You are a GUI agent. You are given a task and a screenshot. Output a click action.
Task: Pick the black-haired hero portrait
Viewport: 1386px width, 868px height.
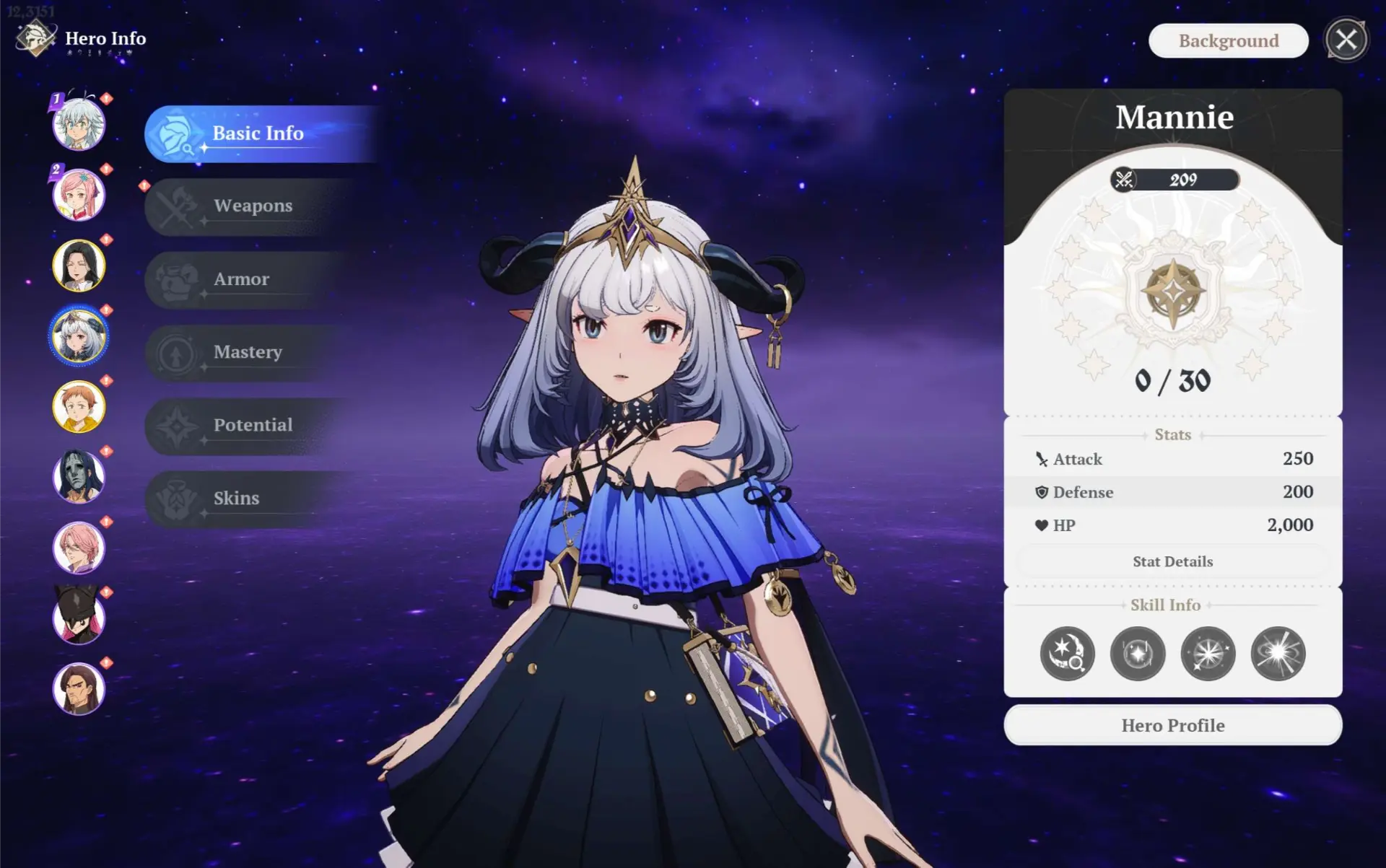pyautogui.click(x=79, y=266)
